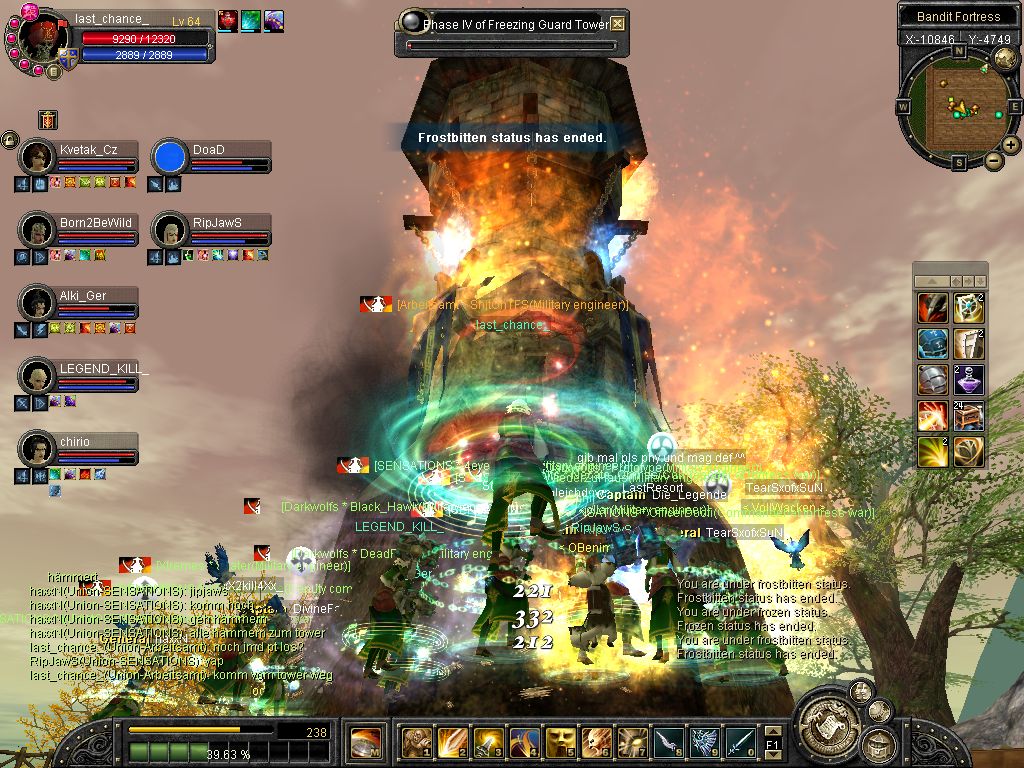Zoom in the minimap with plus button
The image size is (1024, 768).
pyautogui.click(x=1011, y=144)
